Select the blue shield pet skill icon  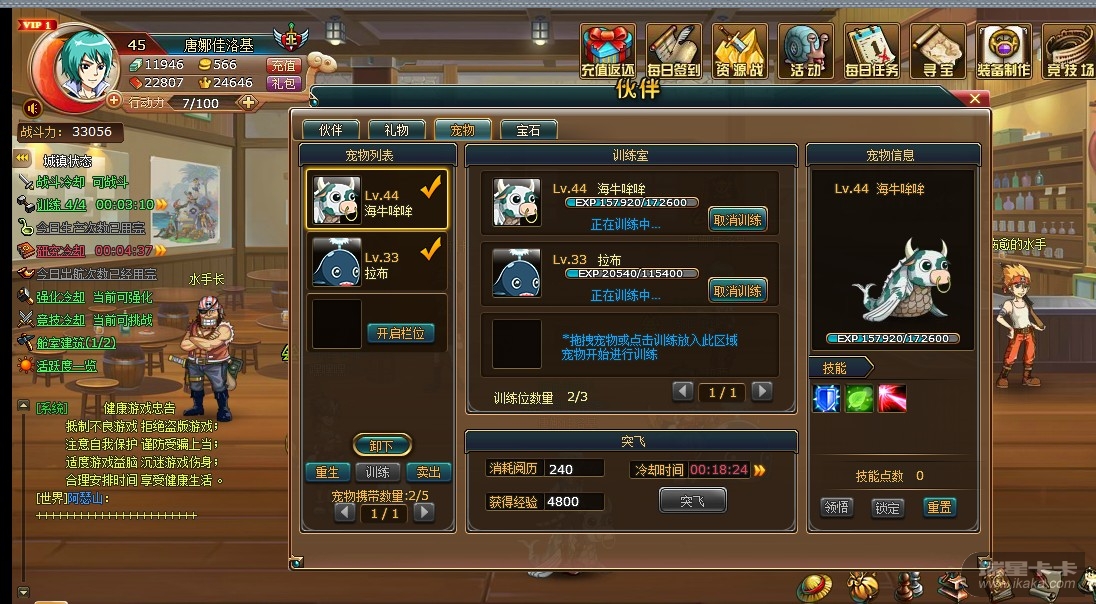pyautogui.click(x=826, y=398)
